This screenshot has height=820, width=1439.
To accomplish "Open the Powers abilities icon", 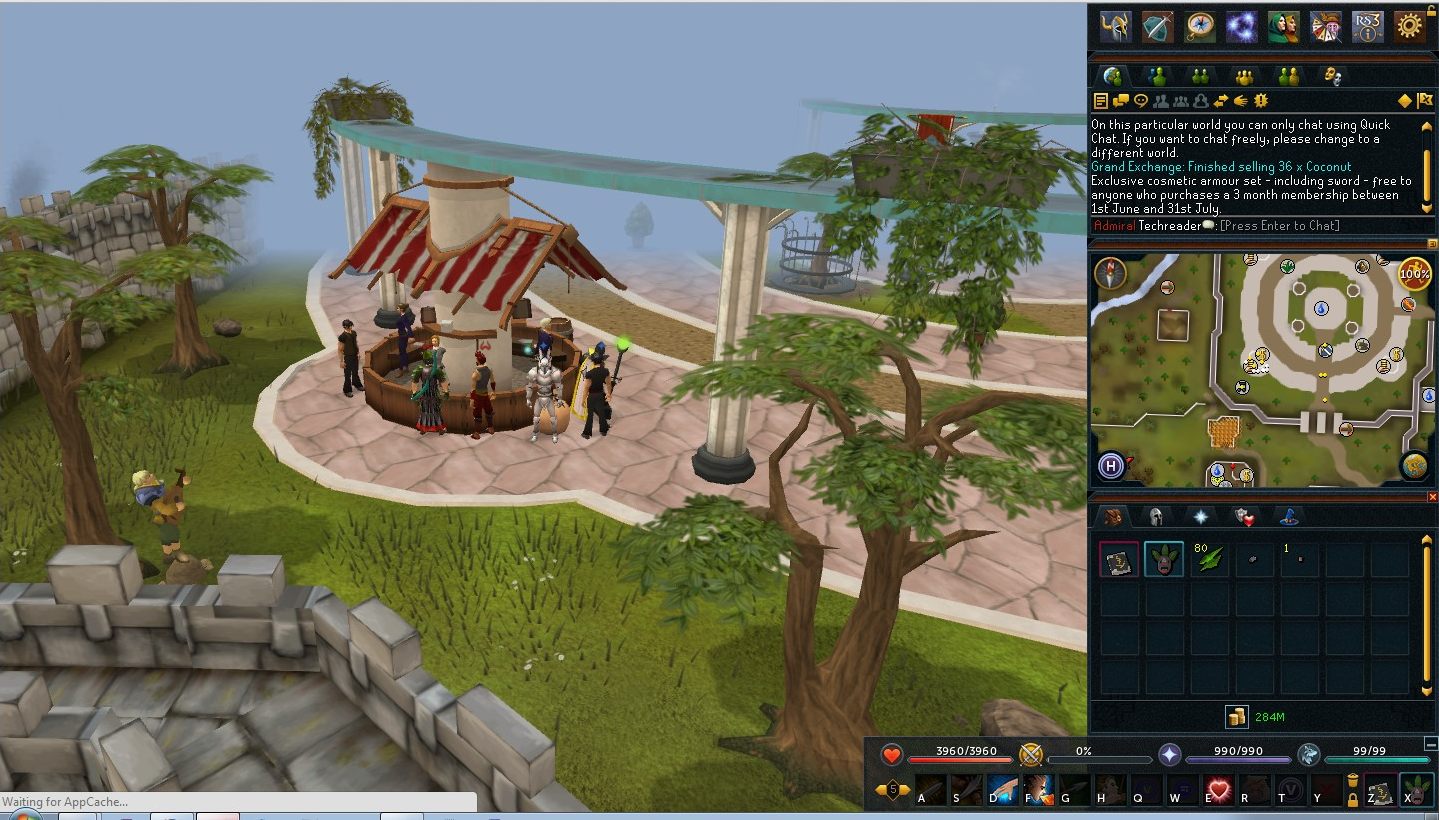I will [1241, 27].
